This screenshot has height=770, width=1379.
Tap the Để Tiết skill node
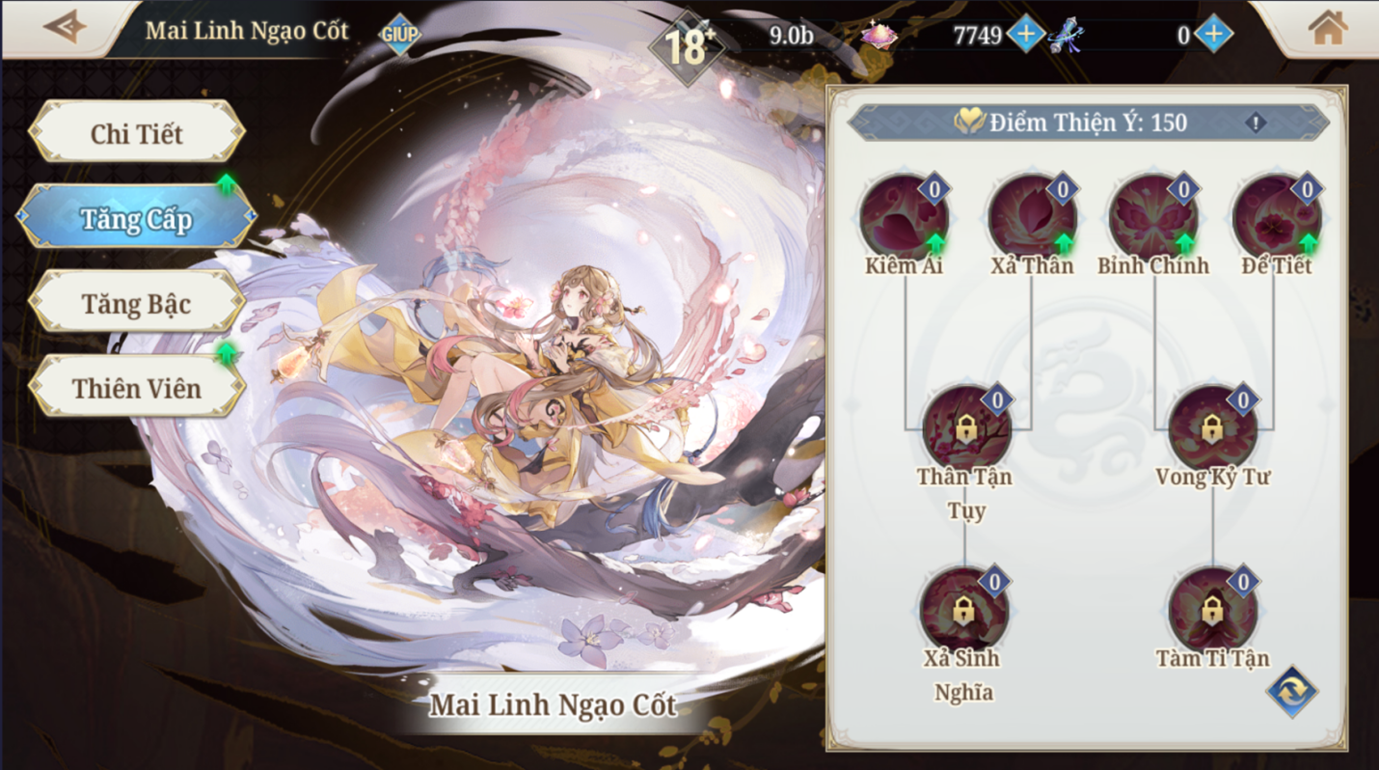(1276, 217)
